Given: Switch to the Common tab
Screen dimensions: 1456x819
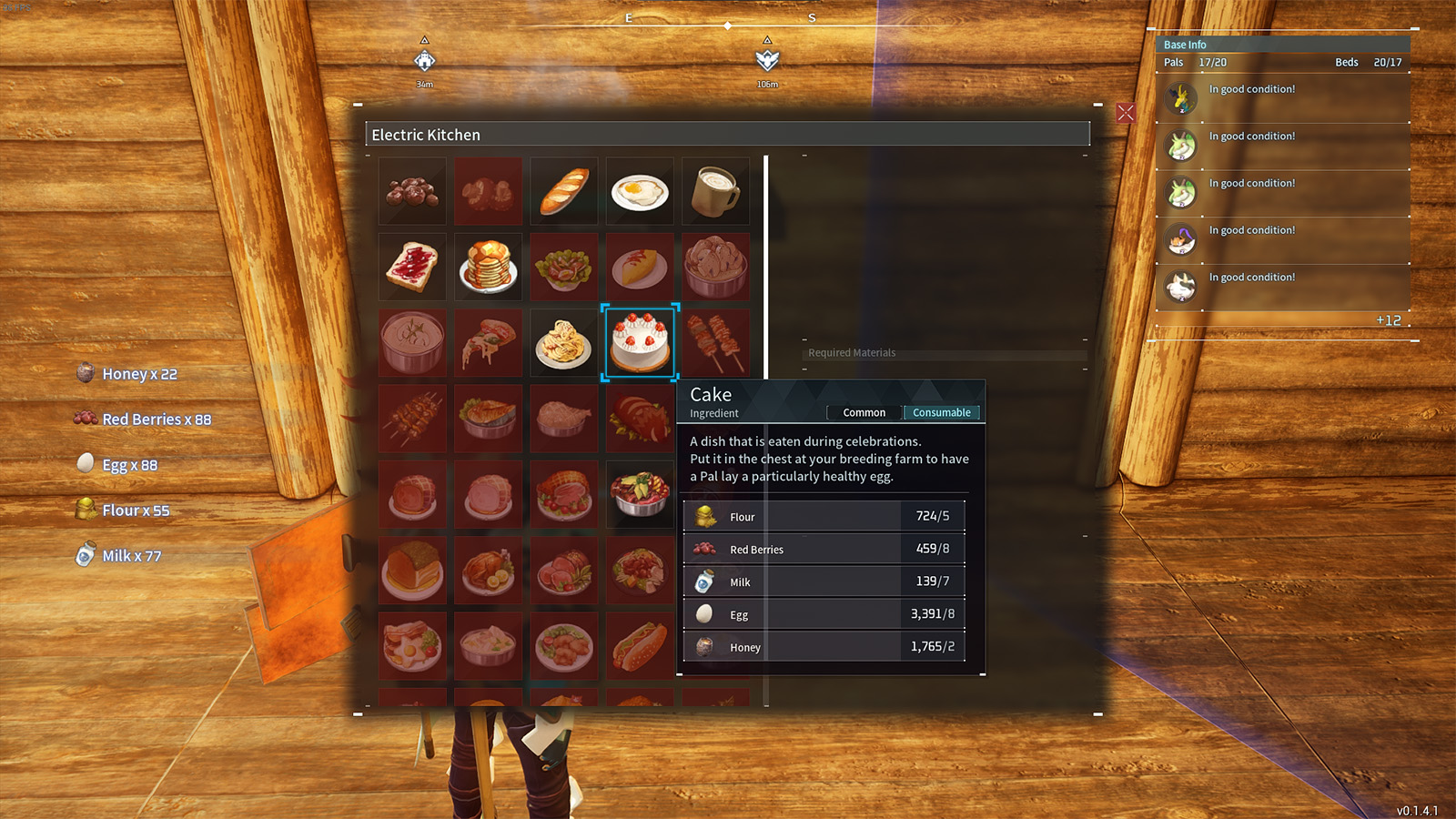Looking at the screenshot, I should pyautogui.click(x=863, y=412).
